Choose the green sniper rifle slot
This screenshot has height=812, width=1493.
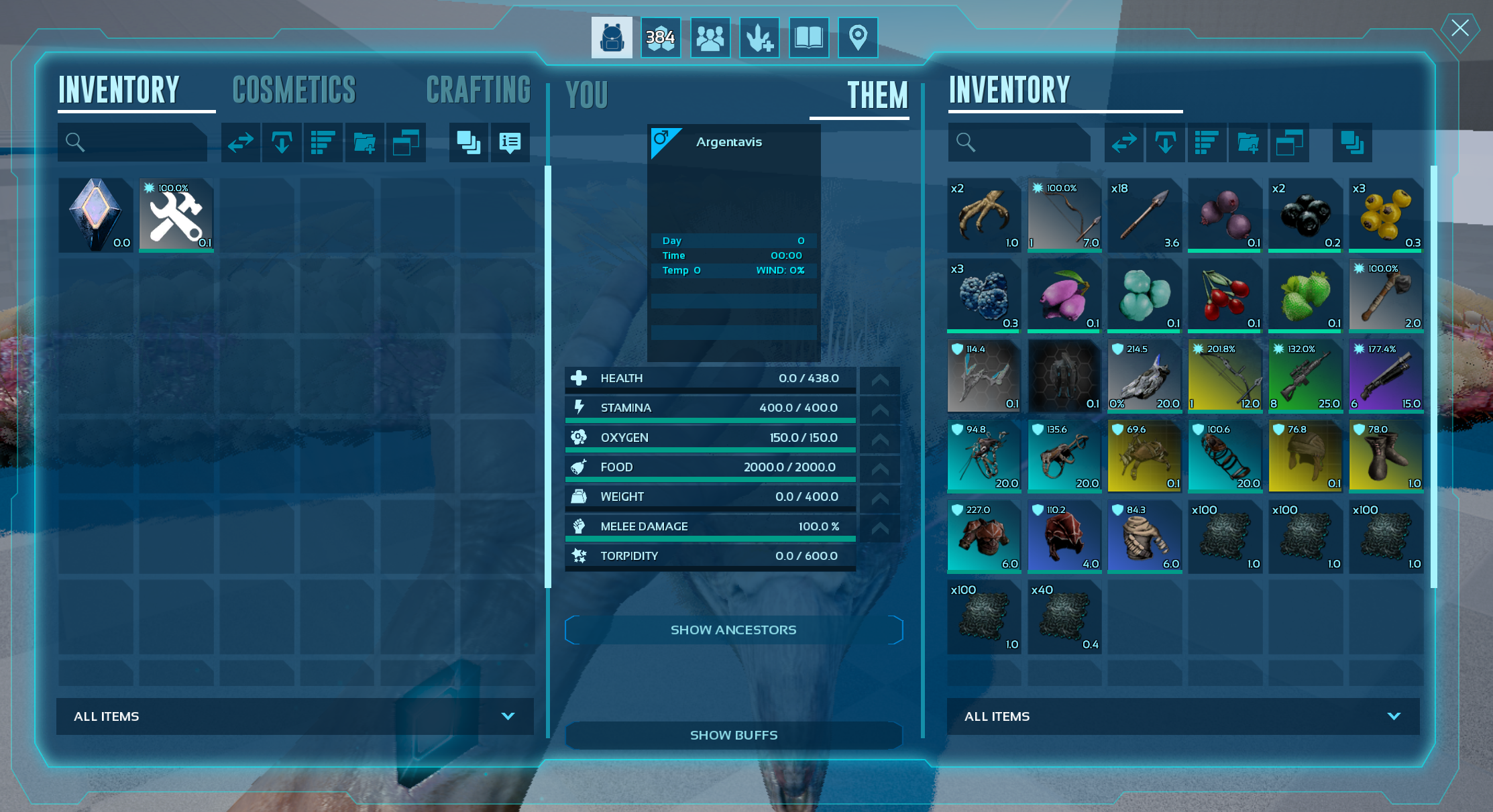pyautogui.click(x=1305, y=376)
